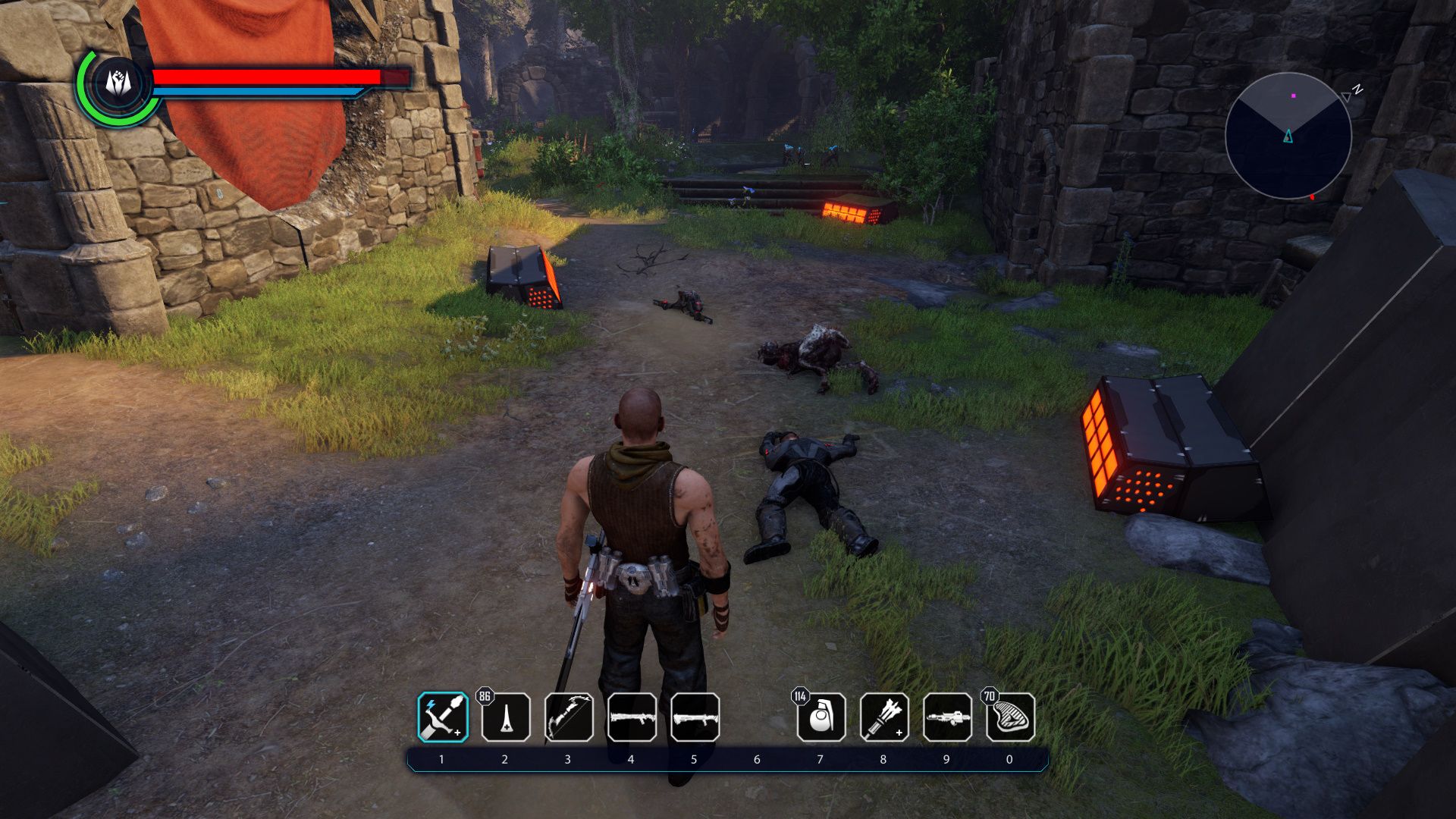Image resolution: width=1456 pixels, height=819 pixels.
Task: Select the long gun in hotbar slot 4
Action: click(632, 717)
